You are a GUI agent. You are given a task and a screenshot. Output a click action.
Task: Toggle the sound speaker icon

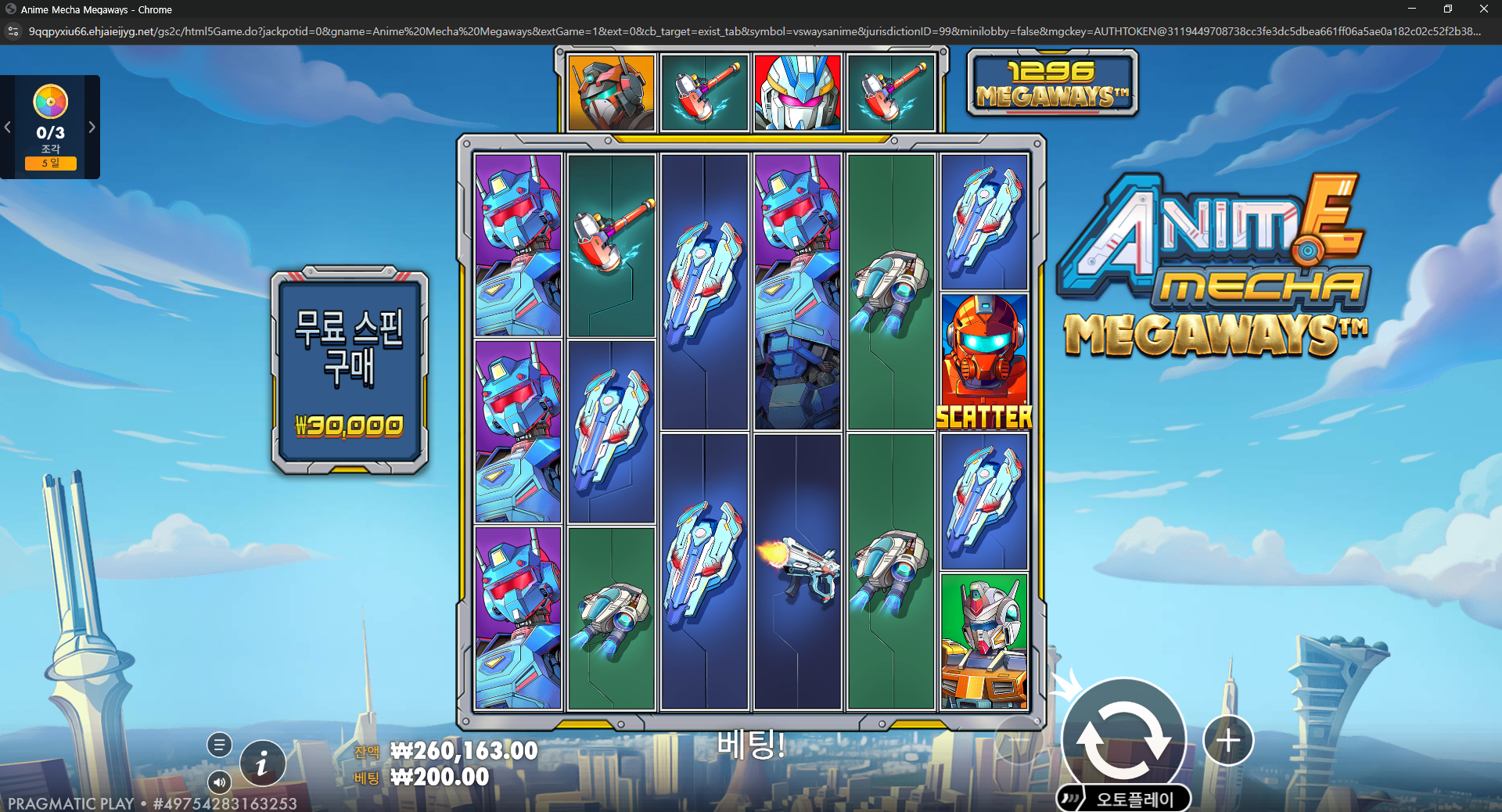click(x=219, y=781)
